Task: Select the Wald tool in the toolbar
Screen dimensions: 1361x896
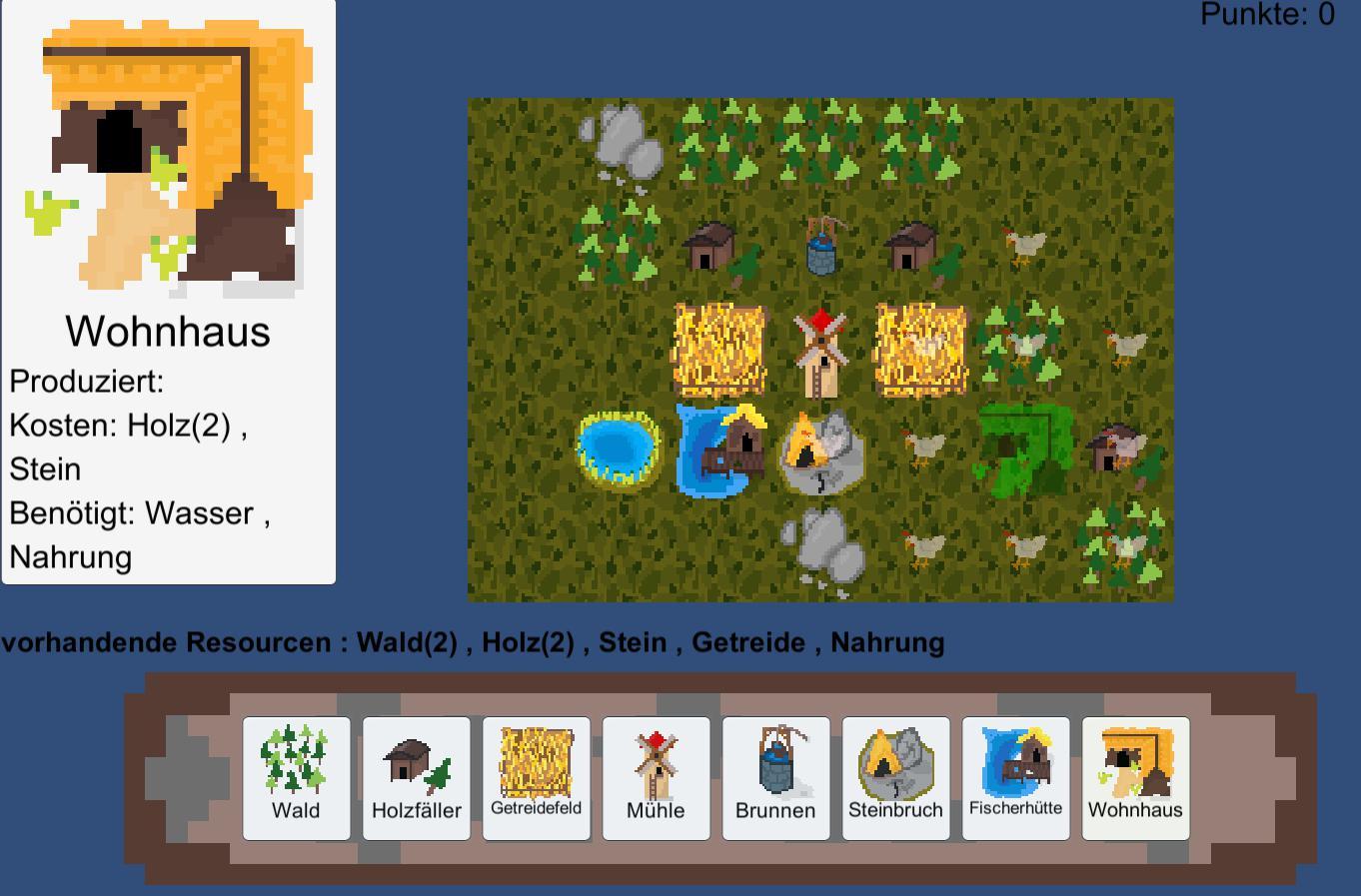Action: coord(296,779)
